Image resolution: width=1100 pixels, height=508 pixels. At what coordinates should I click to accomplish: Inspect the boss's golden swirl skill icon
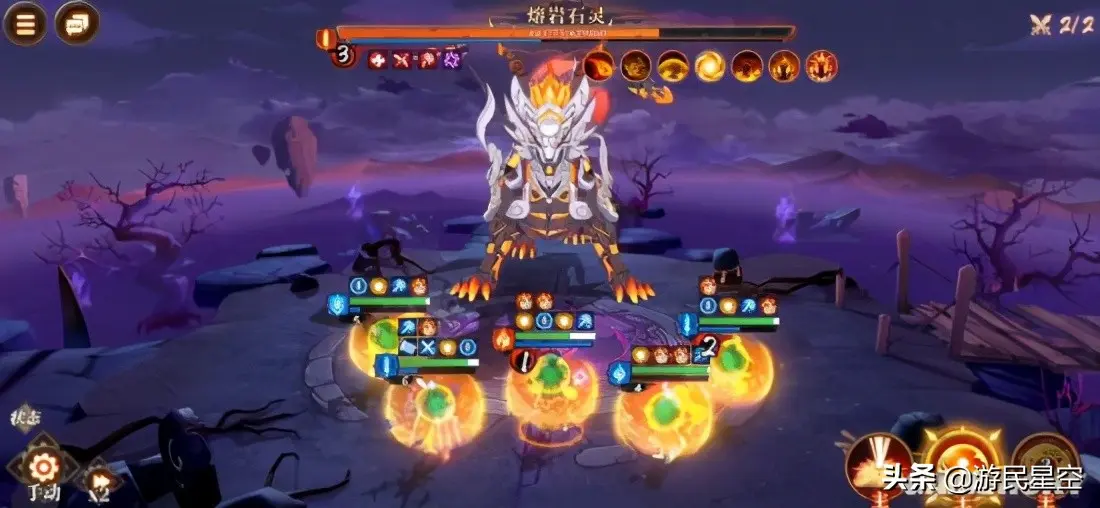point(710,66)
